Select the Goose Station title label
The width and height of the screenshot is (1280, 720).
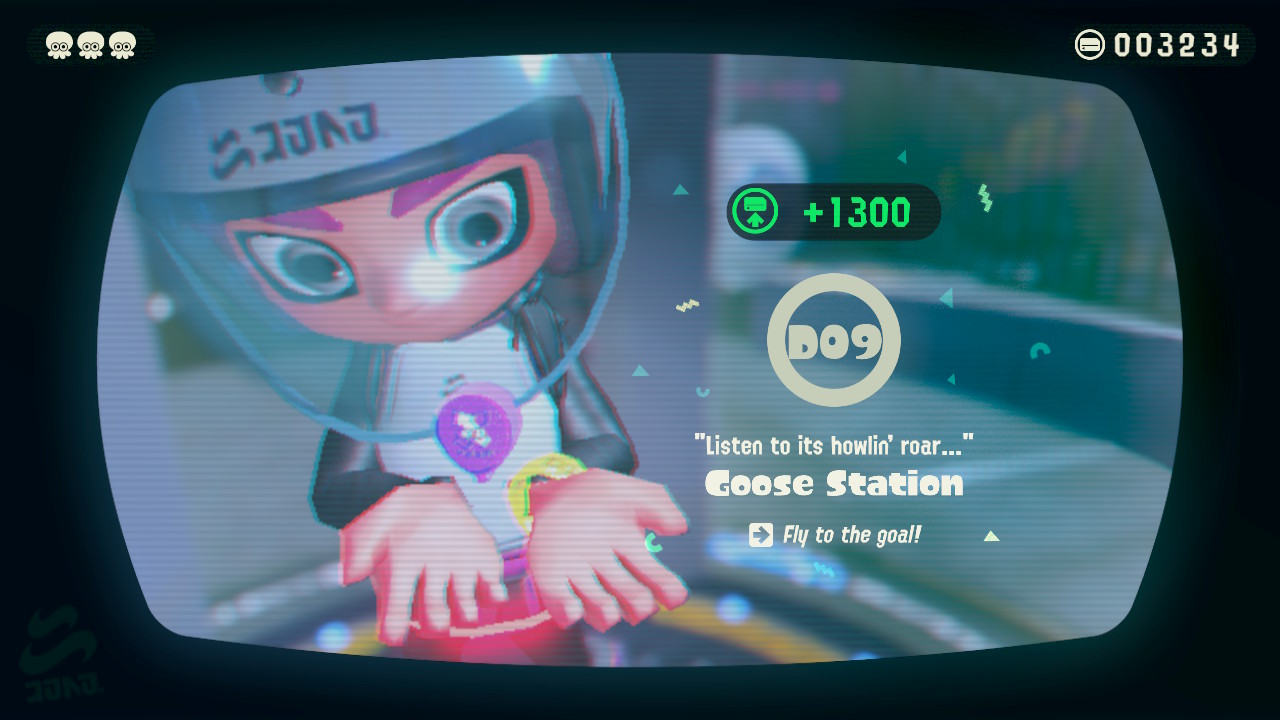(833, 484)
